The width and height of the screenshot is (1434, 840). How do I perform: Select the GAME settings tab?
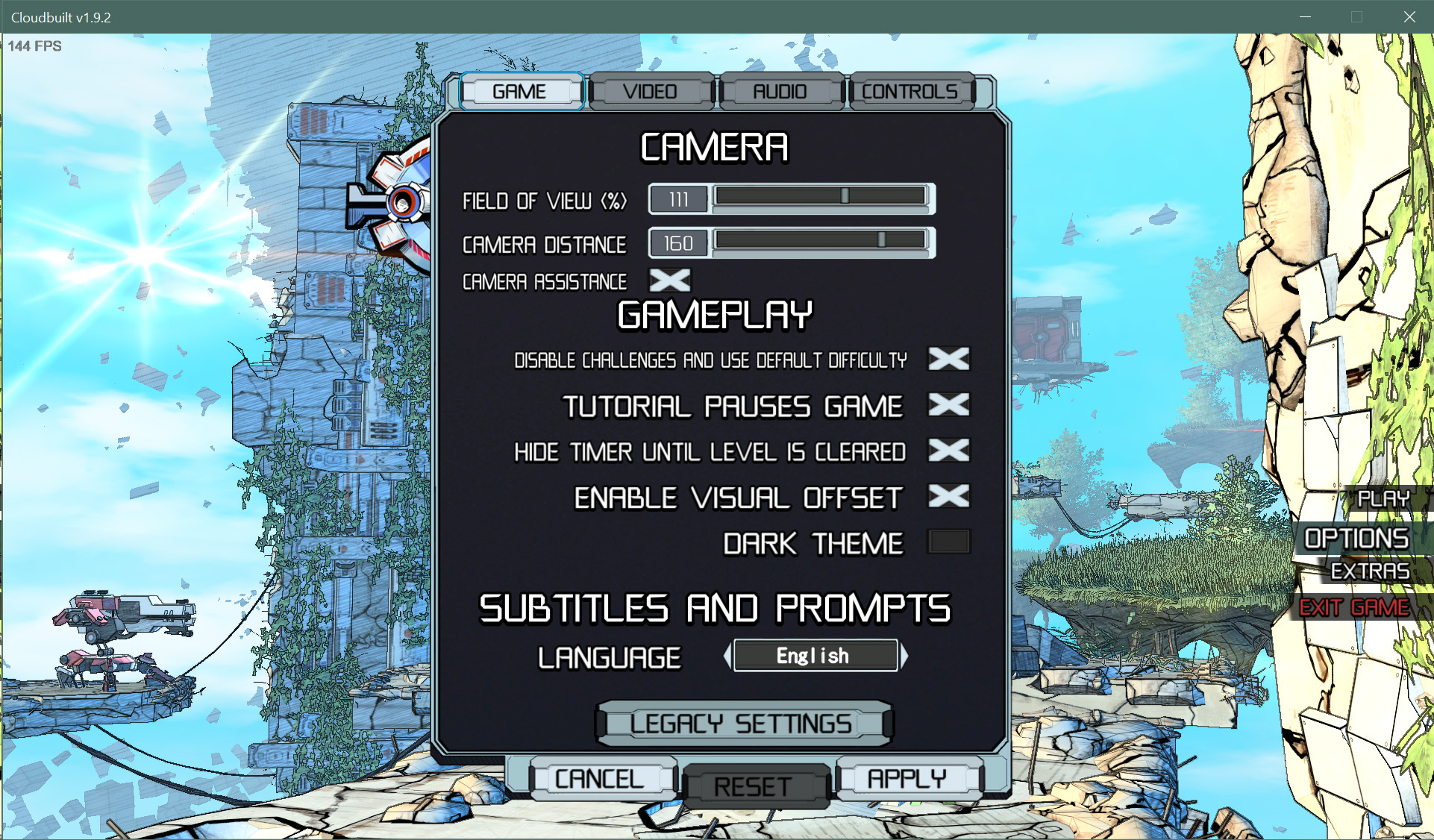pyautogui.click(x=521, y=90)
